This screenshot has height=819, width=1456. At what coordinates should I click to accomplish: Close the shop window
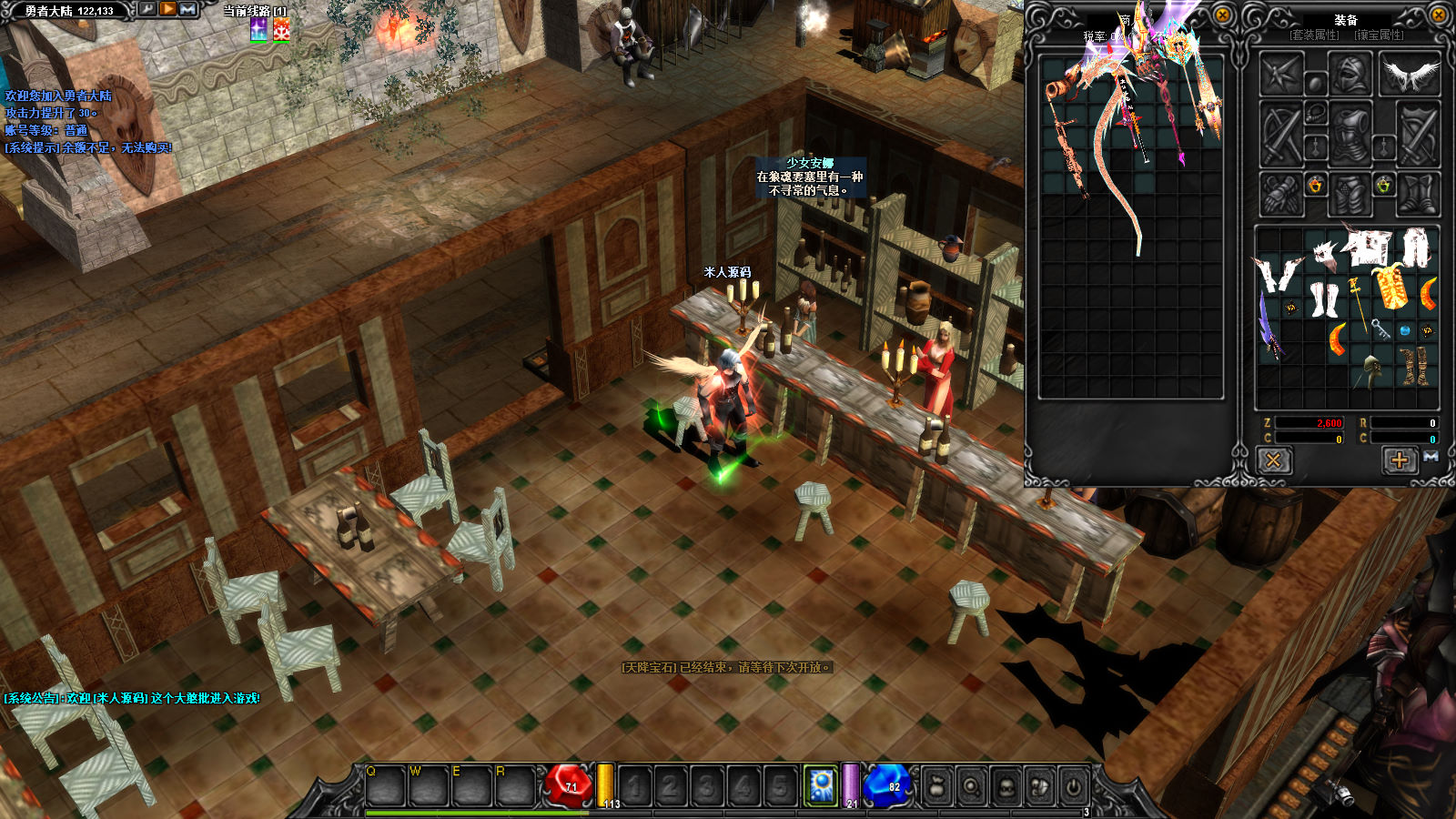pyautogui.click(x=1223, y=15)
